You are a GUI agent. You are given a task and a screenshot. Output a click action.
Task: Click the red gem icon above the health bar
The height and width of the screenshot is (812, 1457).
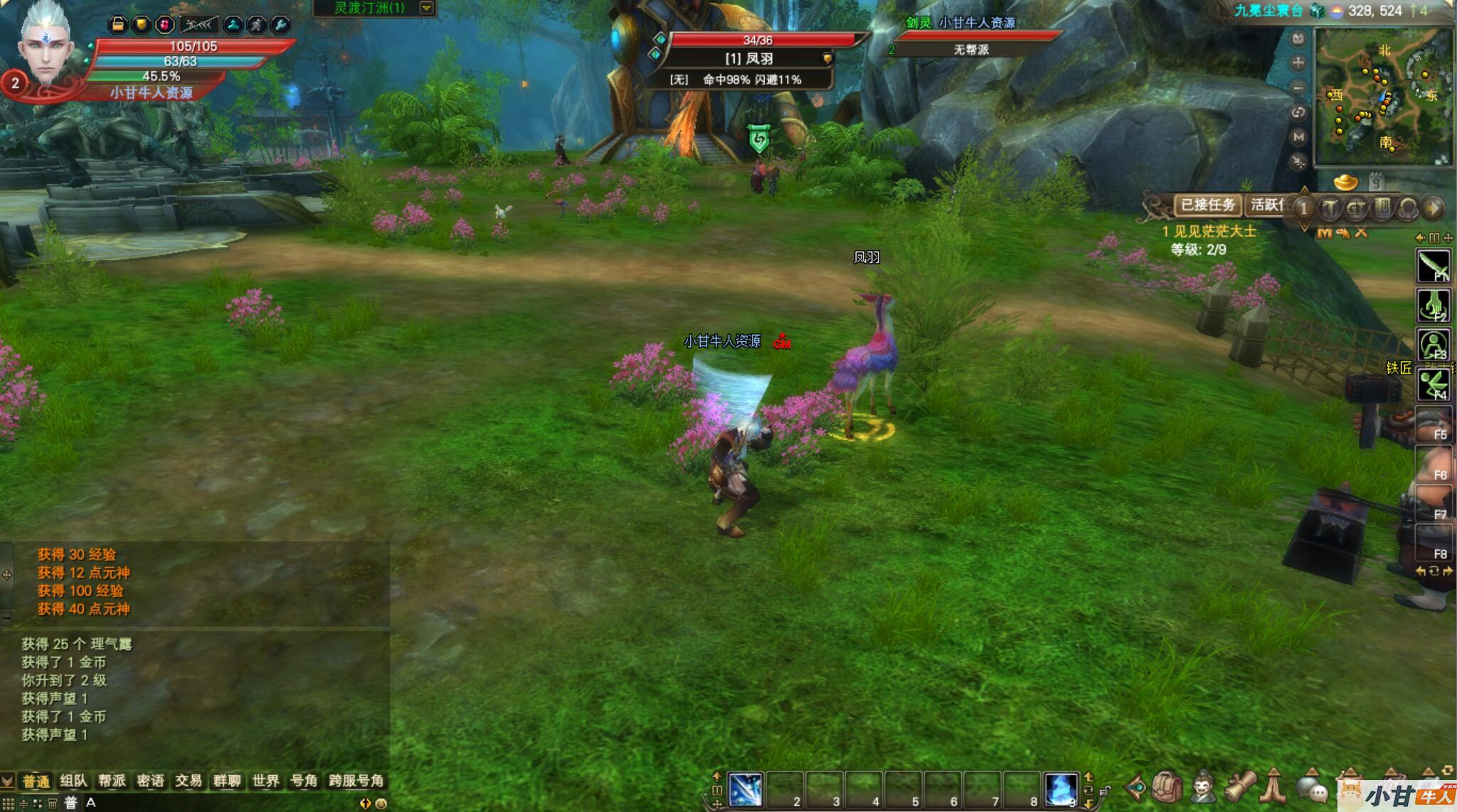[165, 25]
